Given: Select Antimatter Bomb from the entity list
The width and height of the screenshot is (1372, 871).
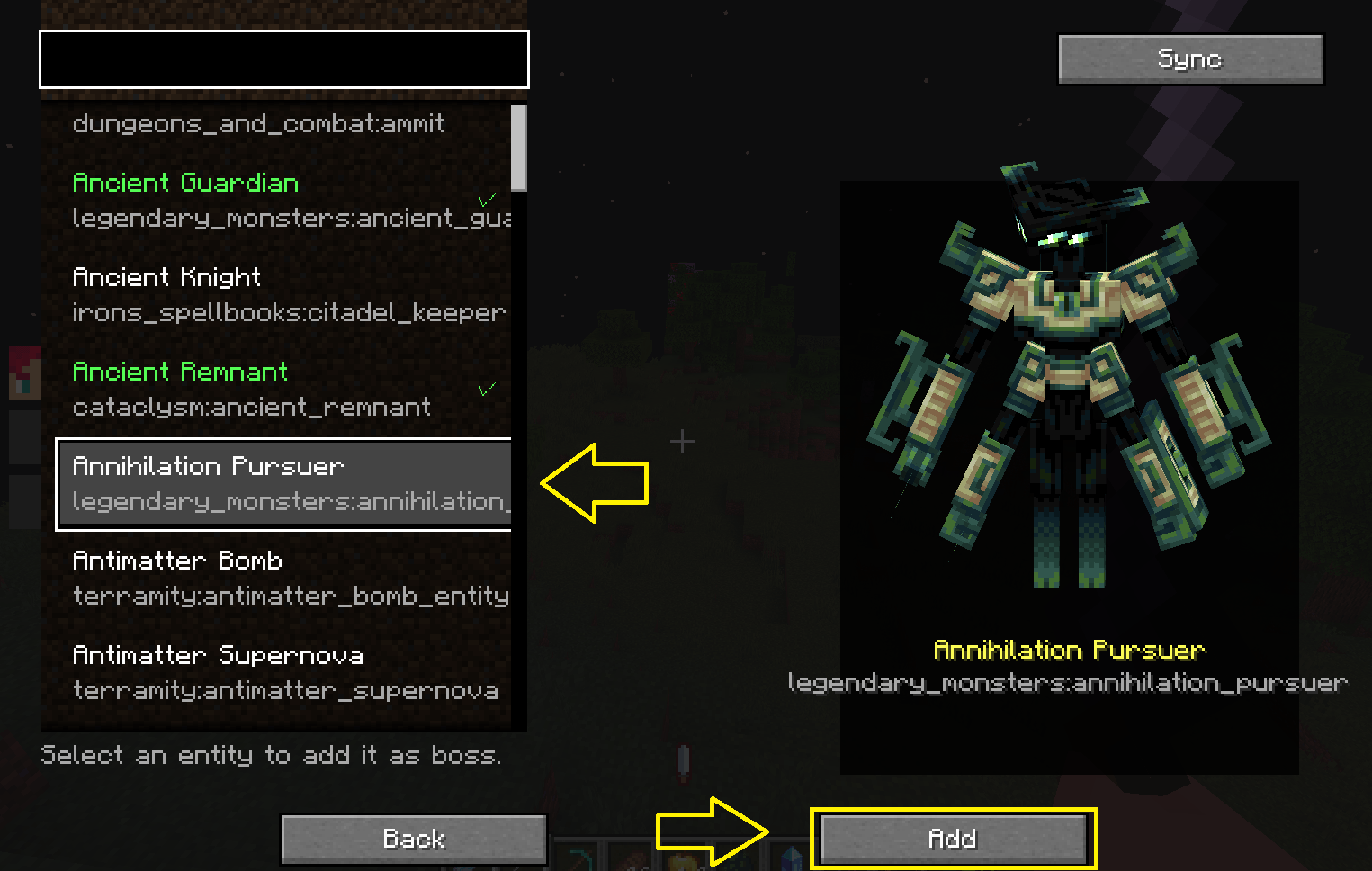Looking at the screenshot, I should 270,578.
